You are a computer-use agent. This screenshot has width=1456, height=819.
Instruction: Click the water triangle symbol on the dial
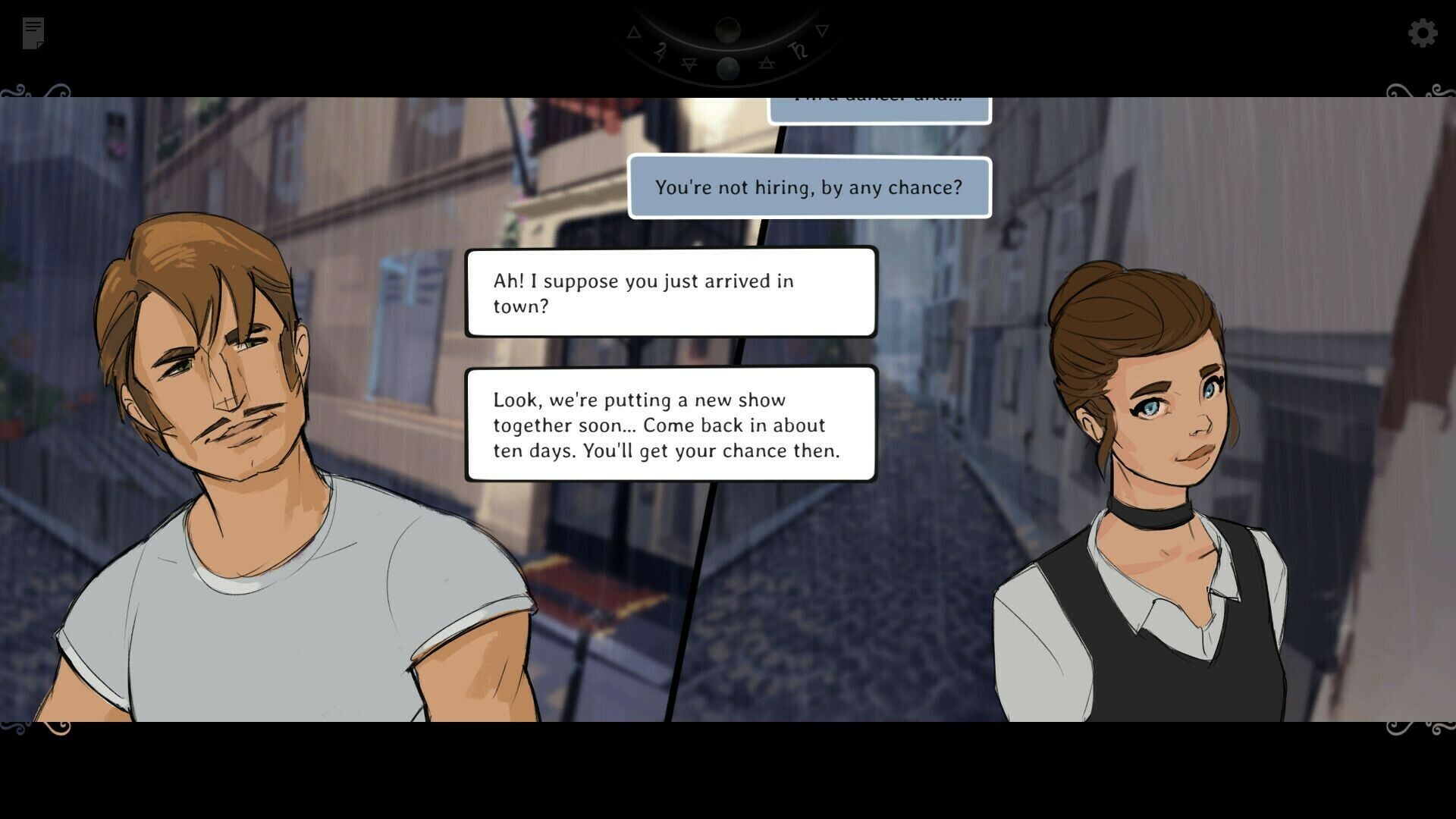coord(822,32)
